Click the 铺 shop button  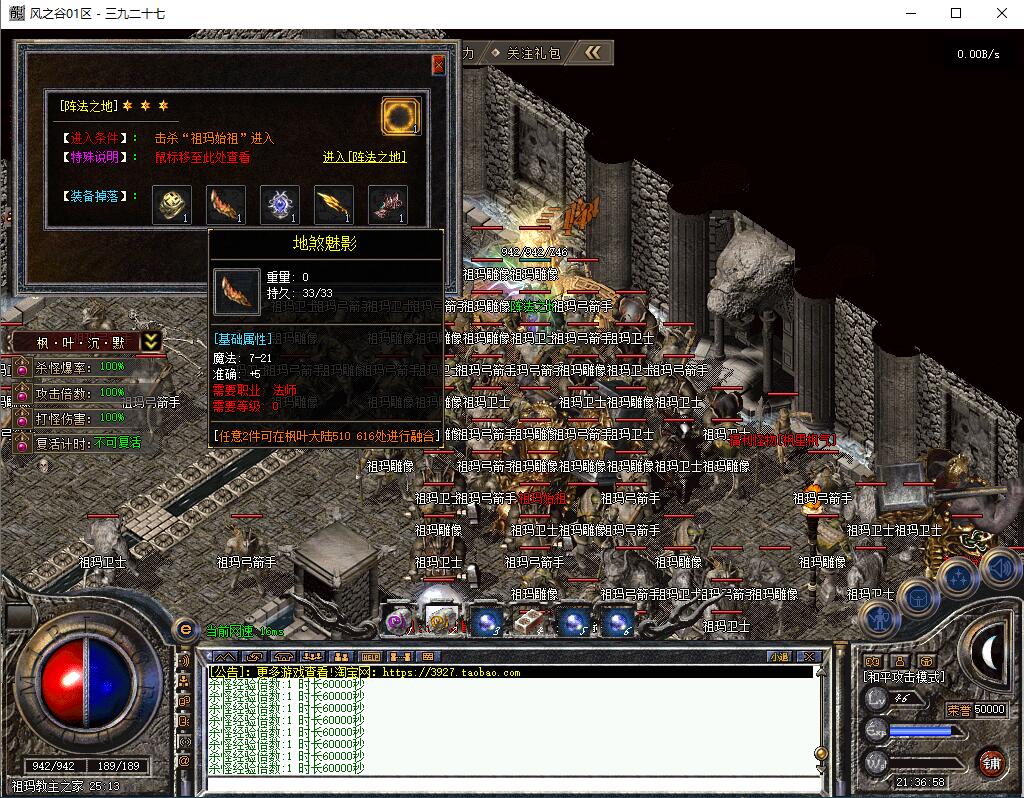click(991, 762)
